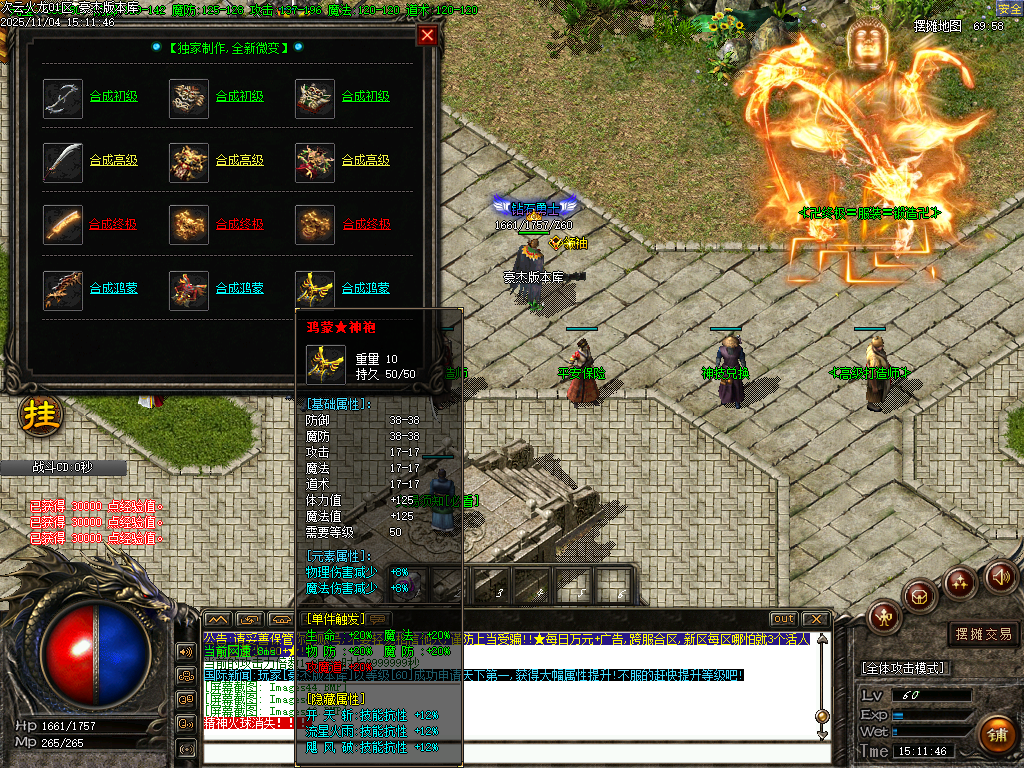Open skills with the three-star round icon
1024x768 pixels.
click(x=960, y=581)
